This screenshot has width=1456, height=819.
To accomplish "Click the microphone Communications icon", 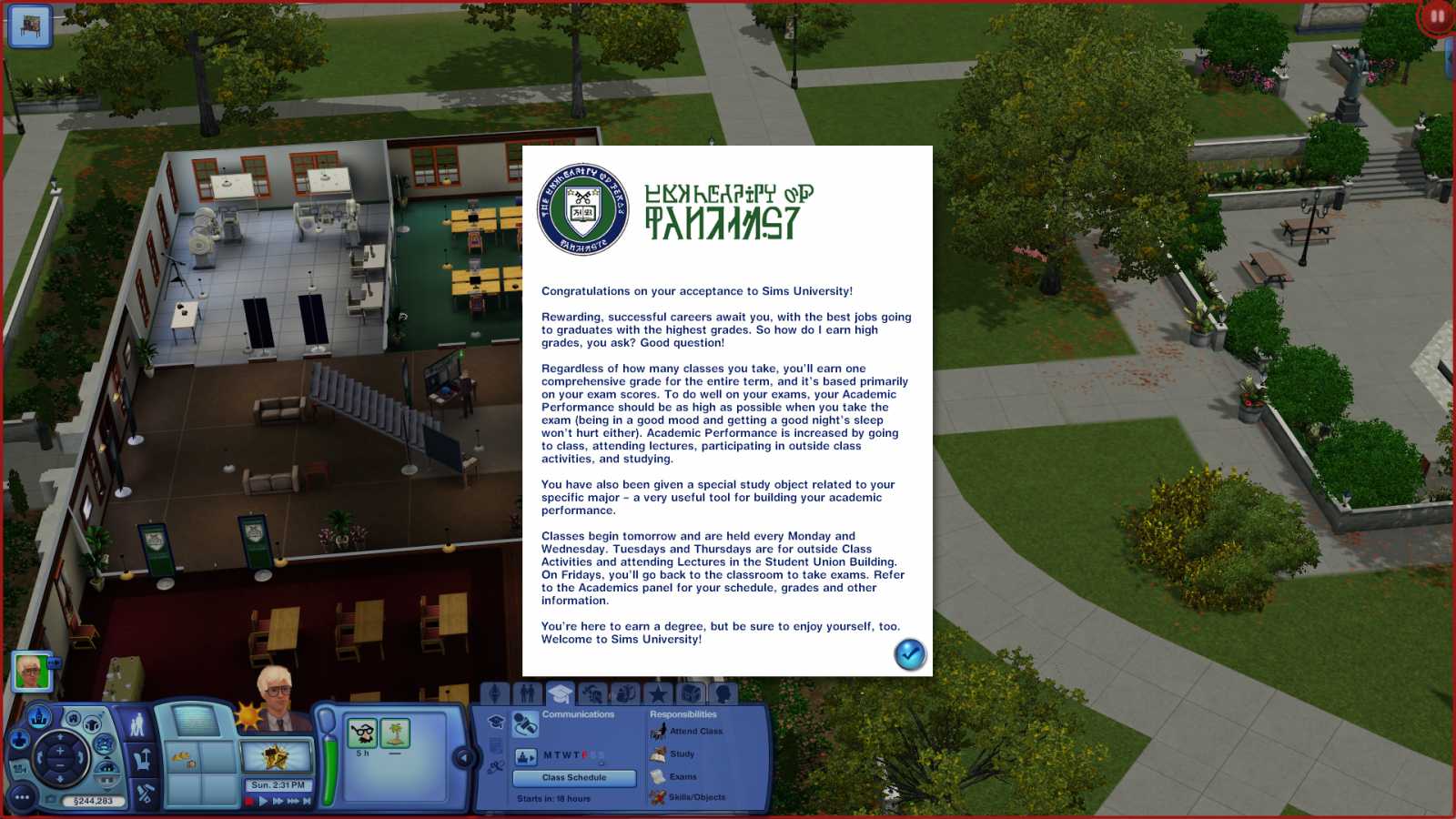I will coord(525,724).
